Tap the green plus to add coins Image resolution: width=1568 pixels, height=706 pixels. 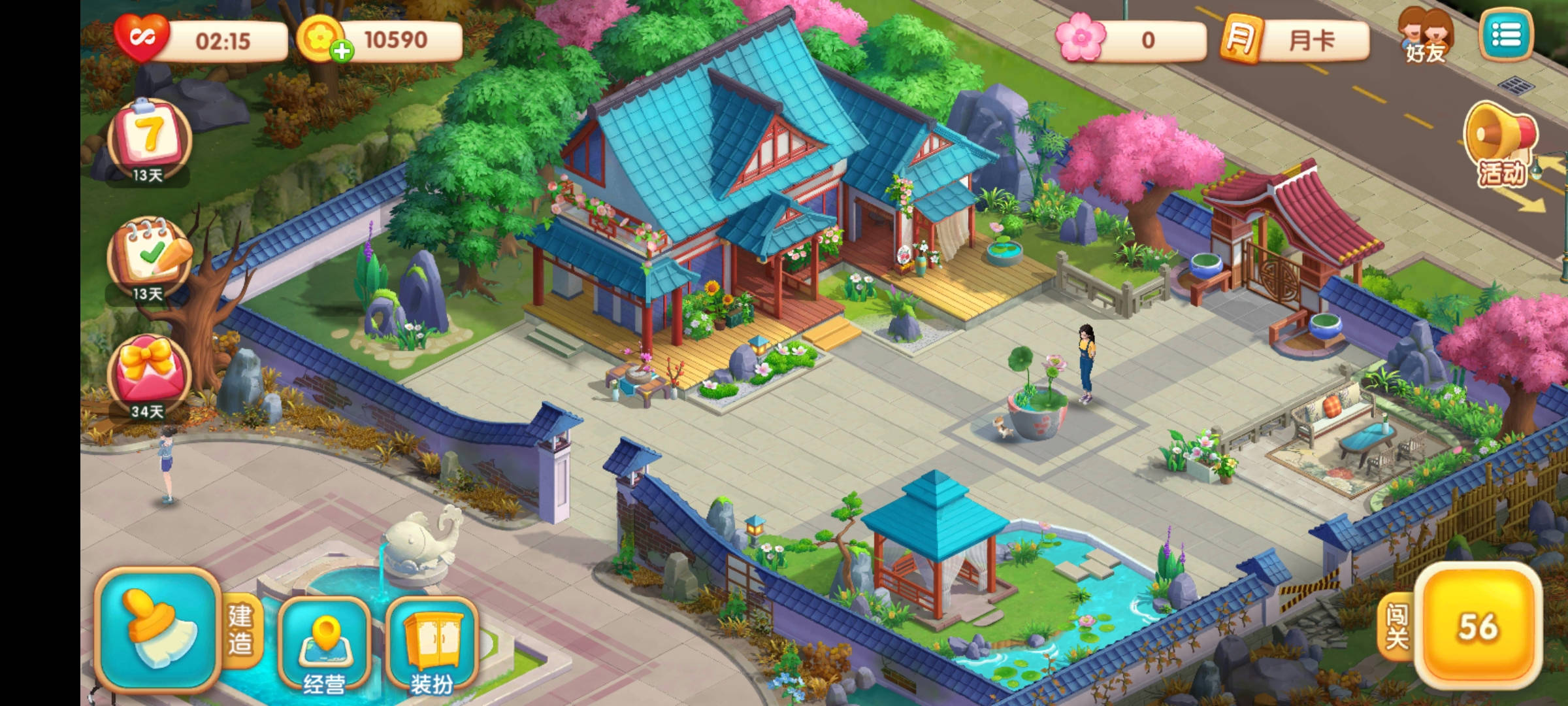342,51
